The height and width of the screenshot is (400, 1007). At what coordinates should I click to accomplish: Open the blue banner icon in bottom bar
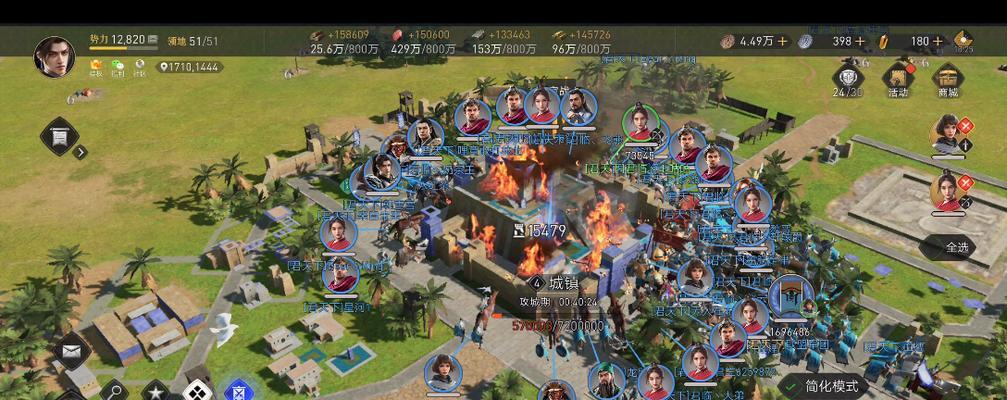click(x=238, y=391)
